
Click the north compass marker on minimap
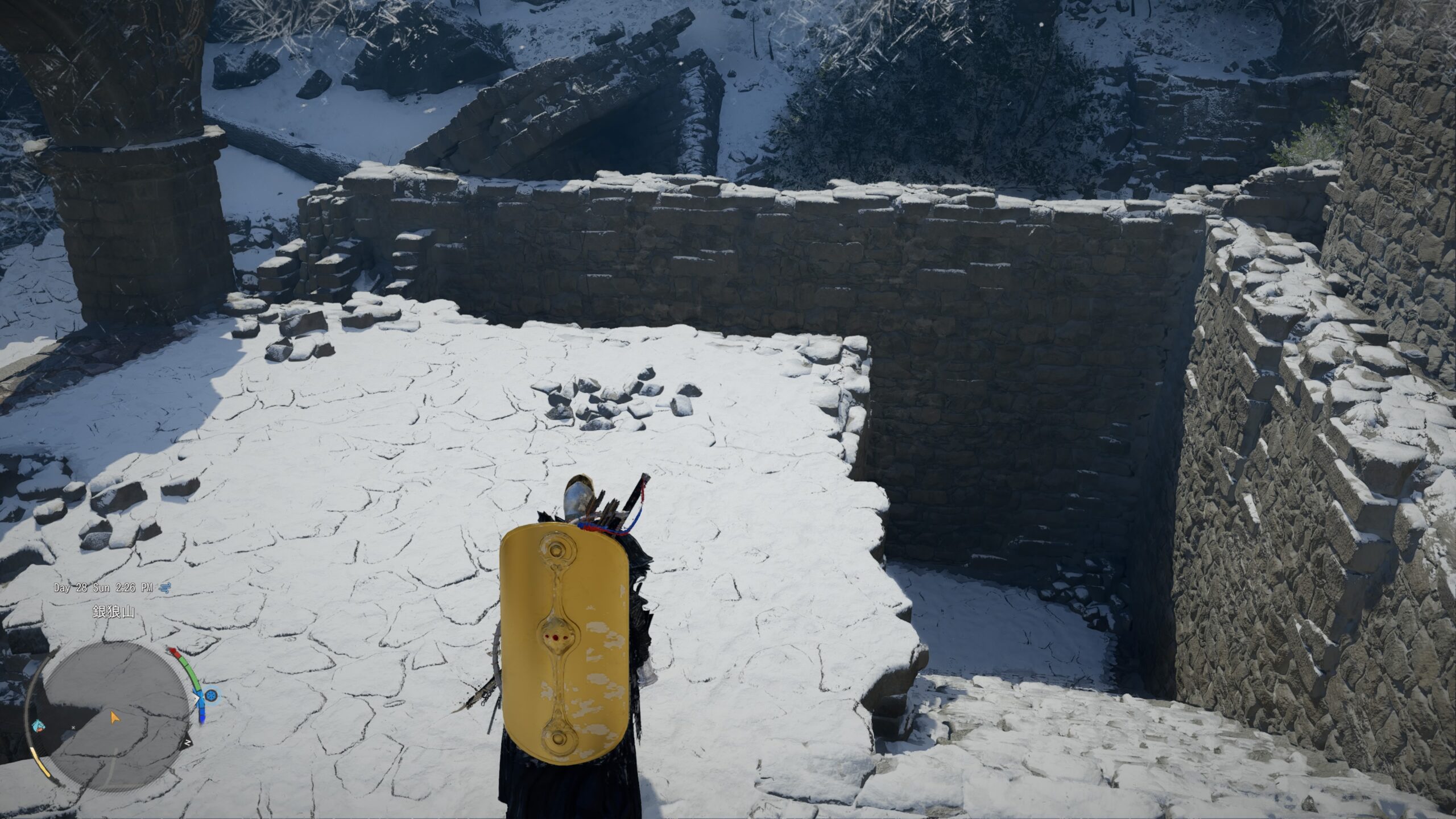coord(187,743)
